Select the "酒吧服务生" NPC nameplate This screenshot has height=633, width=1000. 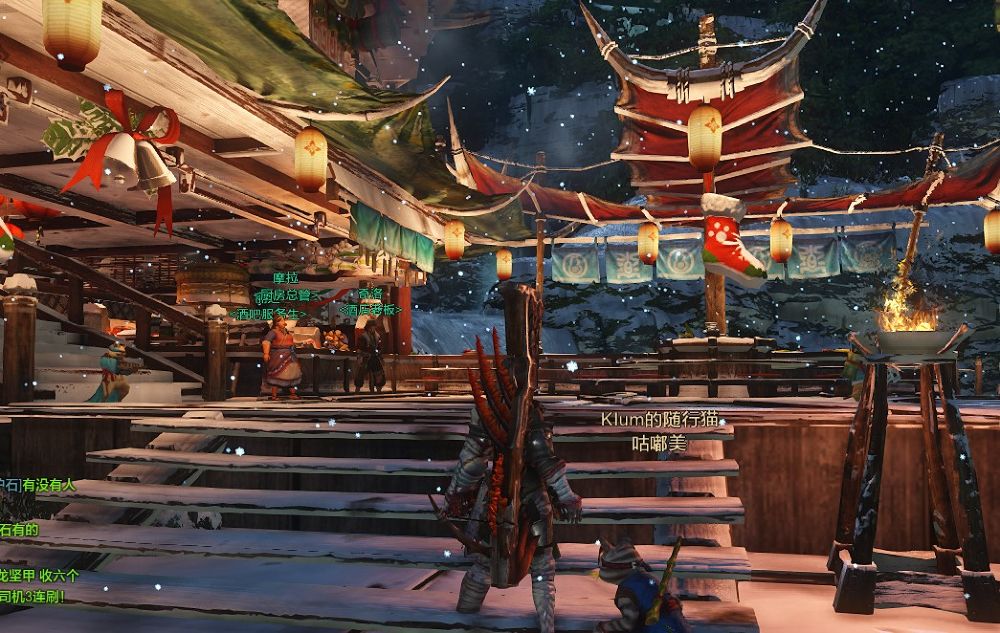coord(268,314)
